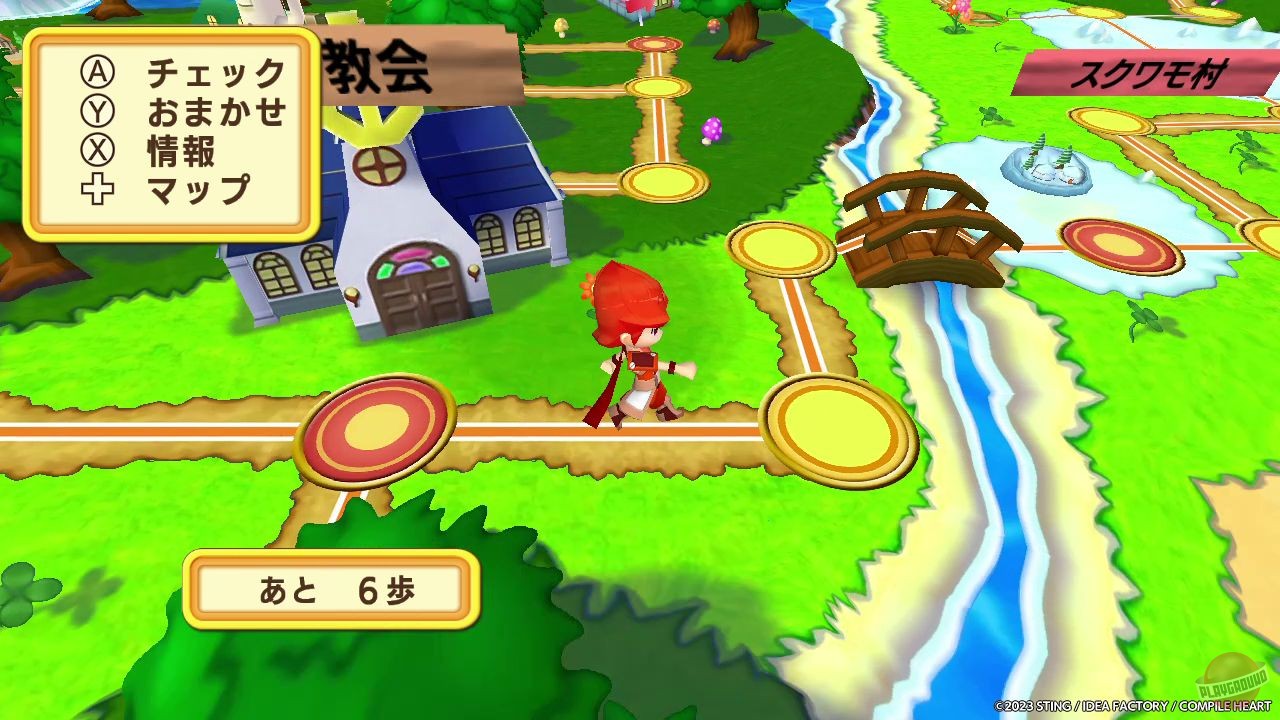
Task: Click the yellow space beside the wooden bridge
Action: click(782, 250)
